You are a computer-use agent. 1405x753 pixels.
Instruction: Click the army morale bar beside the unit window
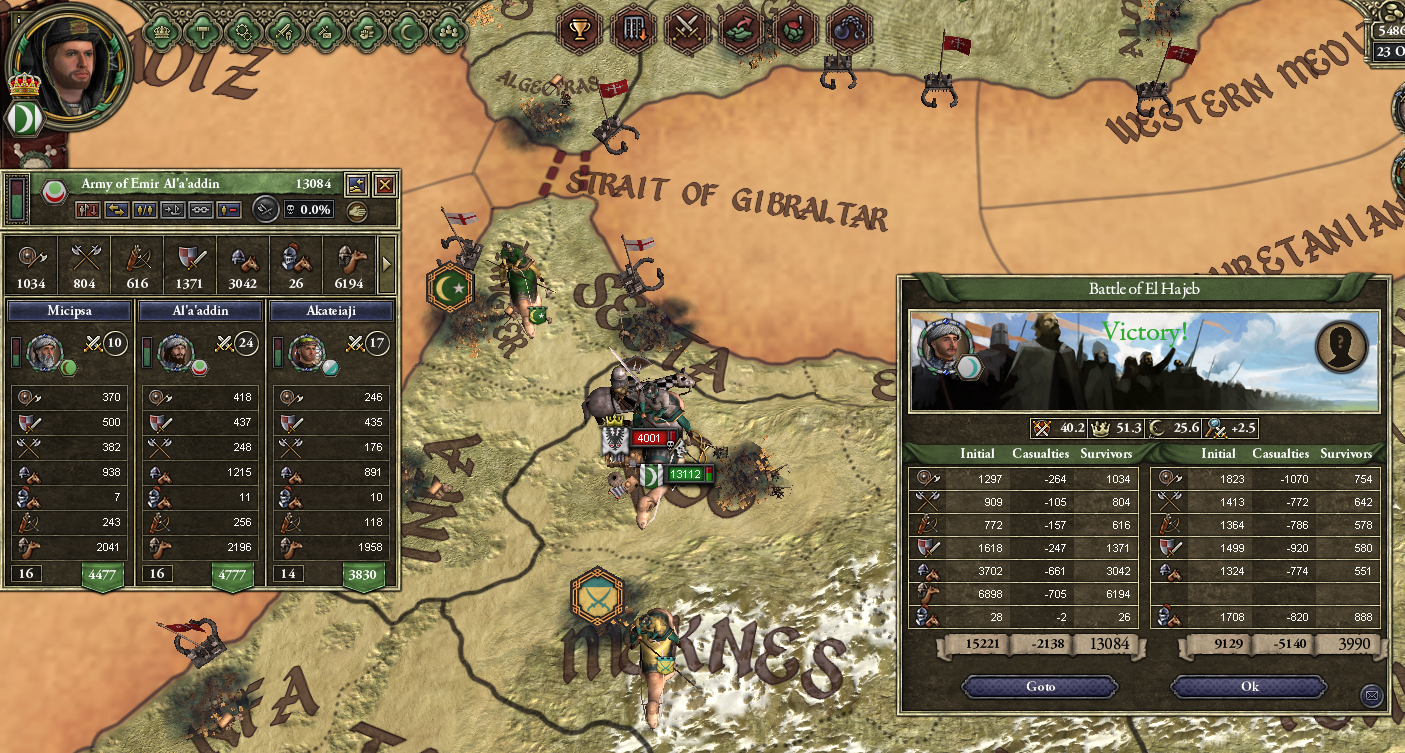click(16, 199)
